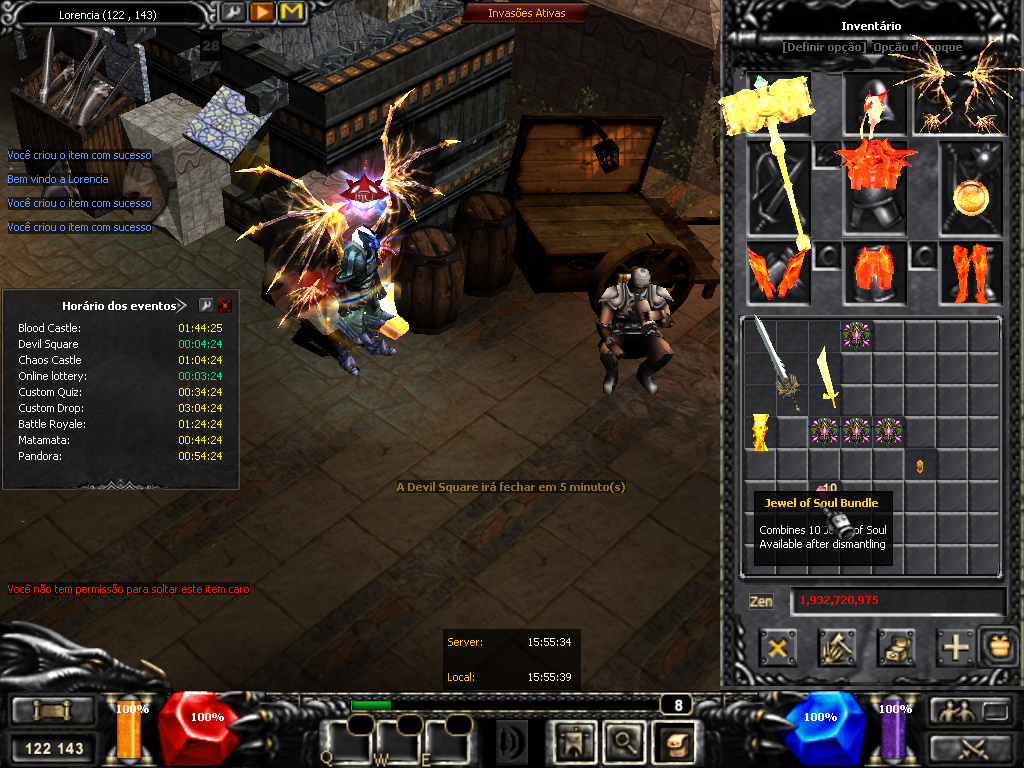
Task: Select the equipped flame boots slot
Action: coord(970,273)
